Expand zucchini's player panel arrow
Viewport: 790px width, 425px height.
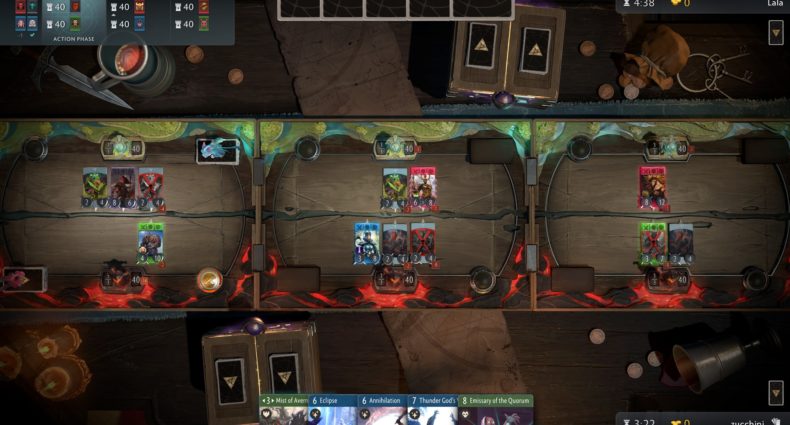click(x=776, y=392)
